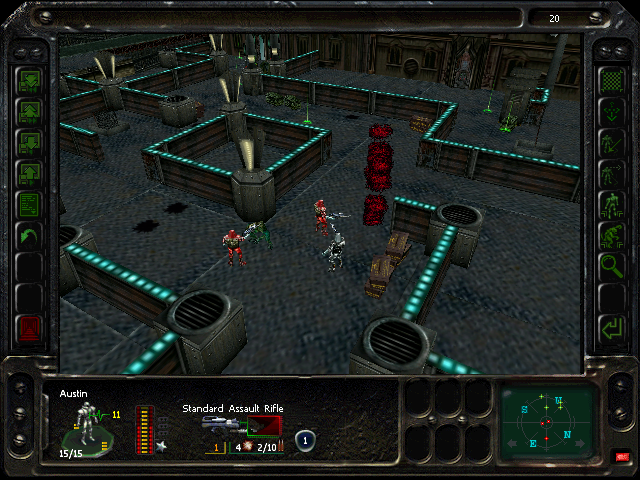
Task: Click the magnifying glass search button
Action: 610,266
